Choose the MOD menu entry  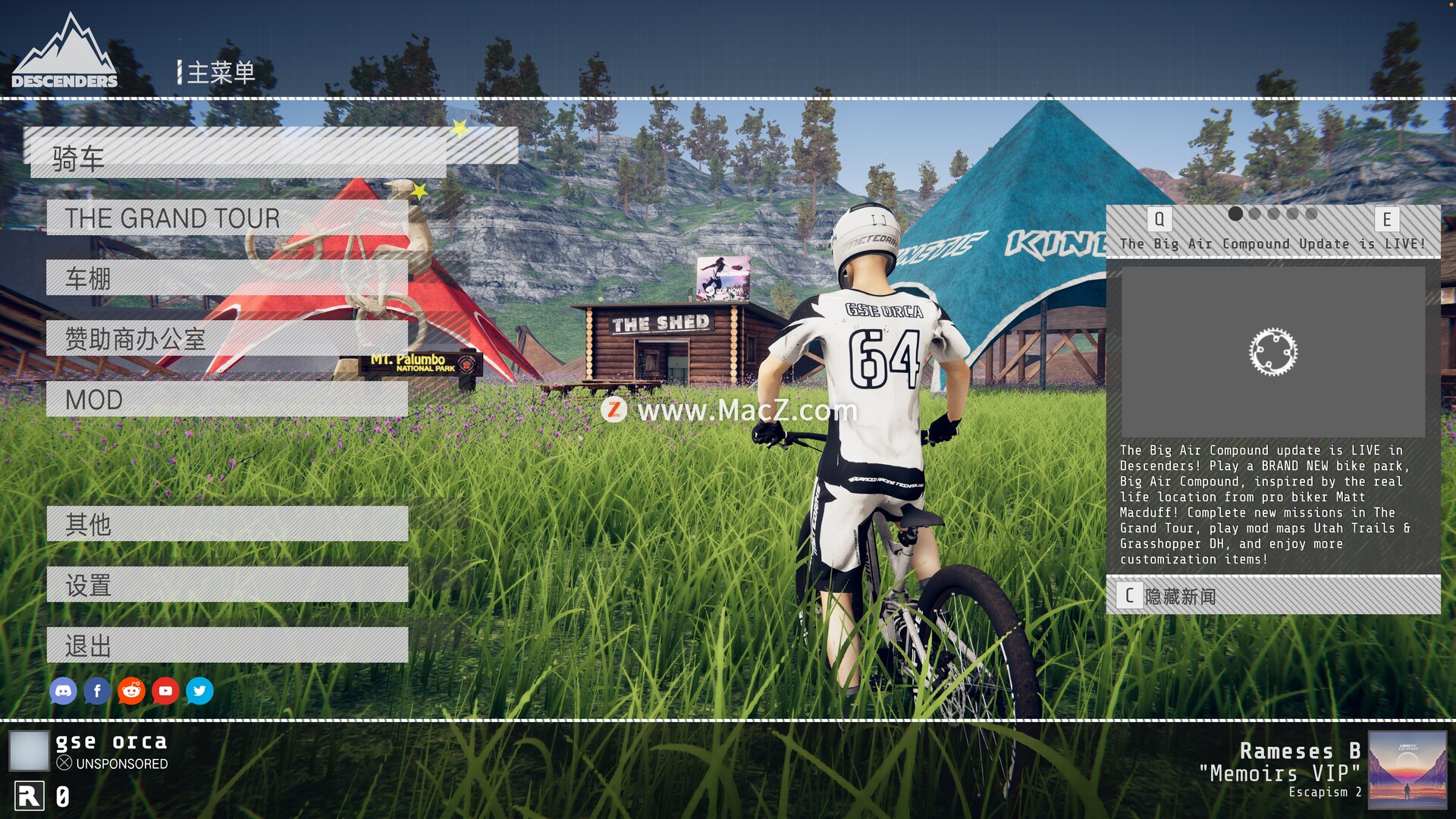227,400
